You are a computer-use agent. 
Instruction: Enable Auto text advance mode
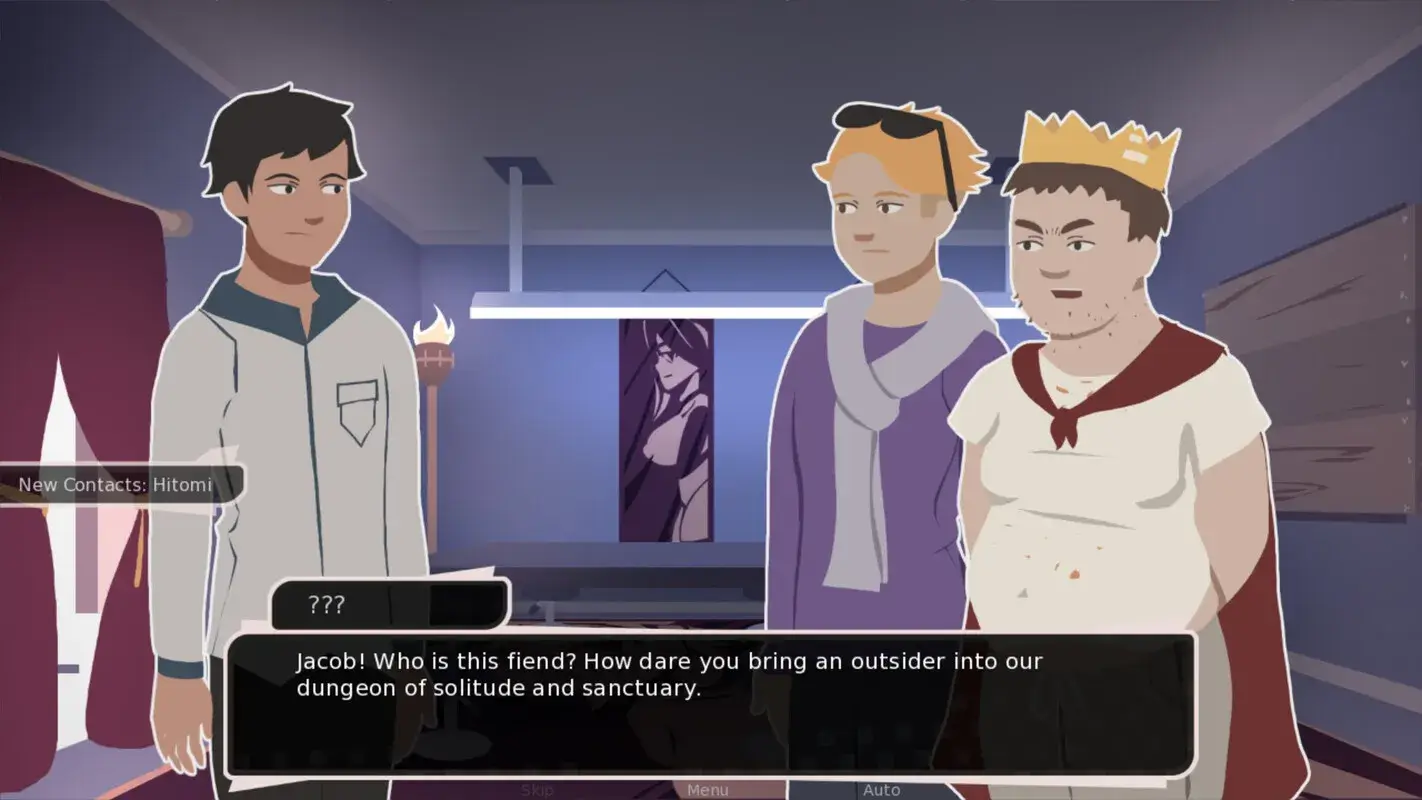click(884, 789)
